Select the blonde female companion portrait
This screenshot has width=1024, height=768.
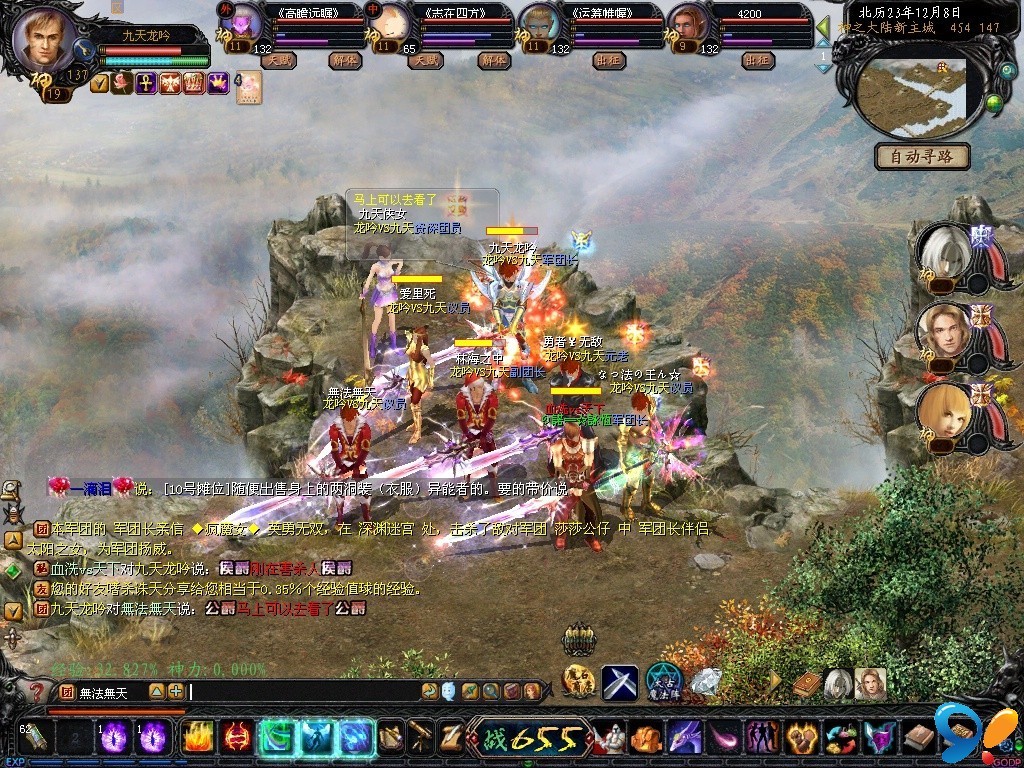coord(943,412)
